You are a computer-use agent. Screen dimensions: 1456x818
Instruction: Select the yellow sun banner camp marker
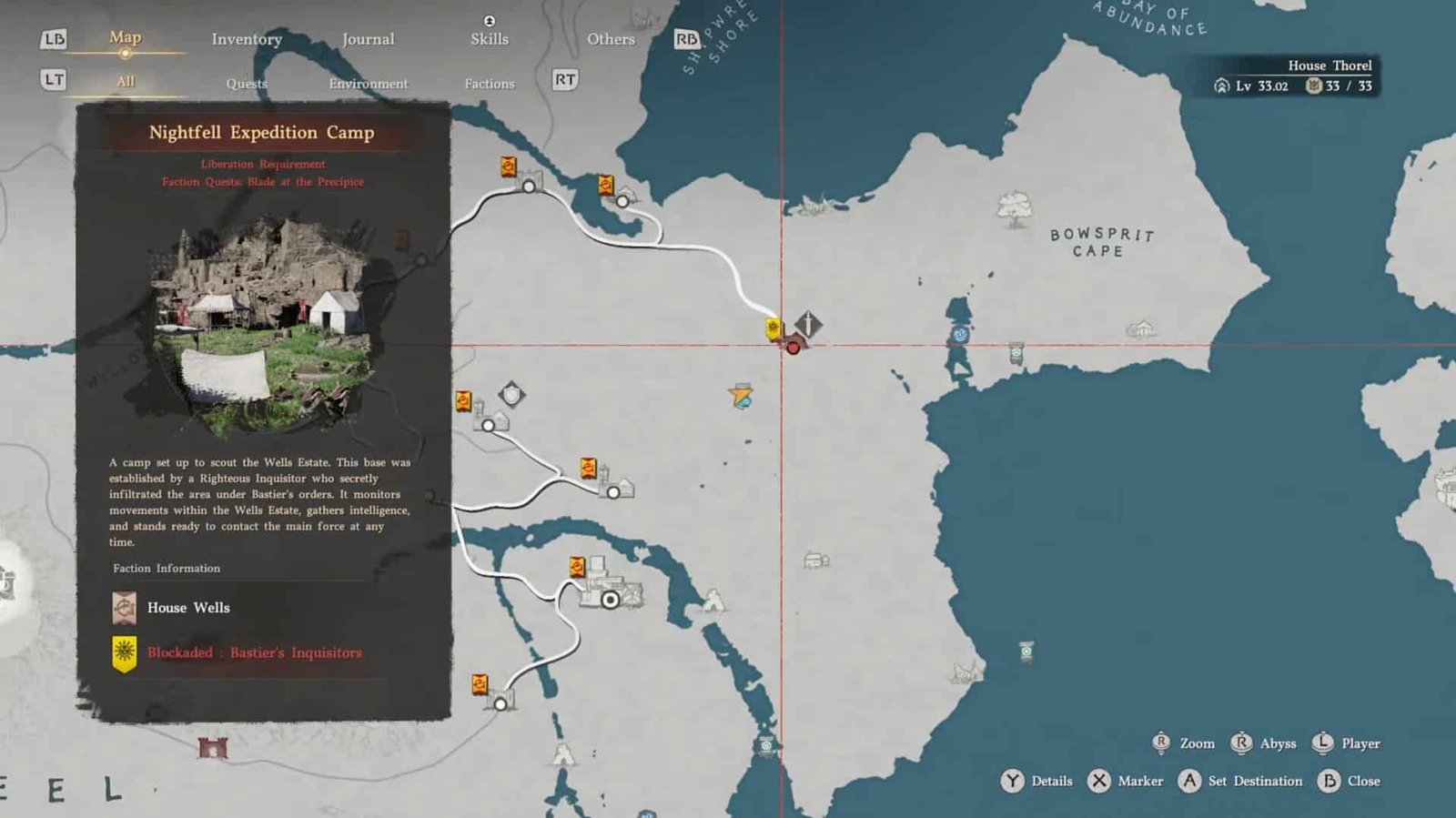pos(773,328)
